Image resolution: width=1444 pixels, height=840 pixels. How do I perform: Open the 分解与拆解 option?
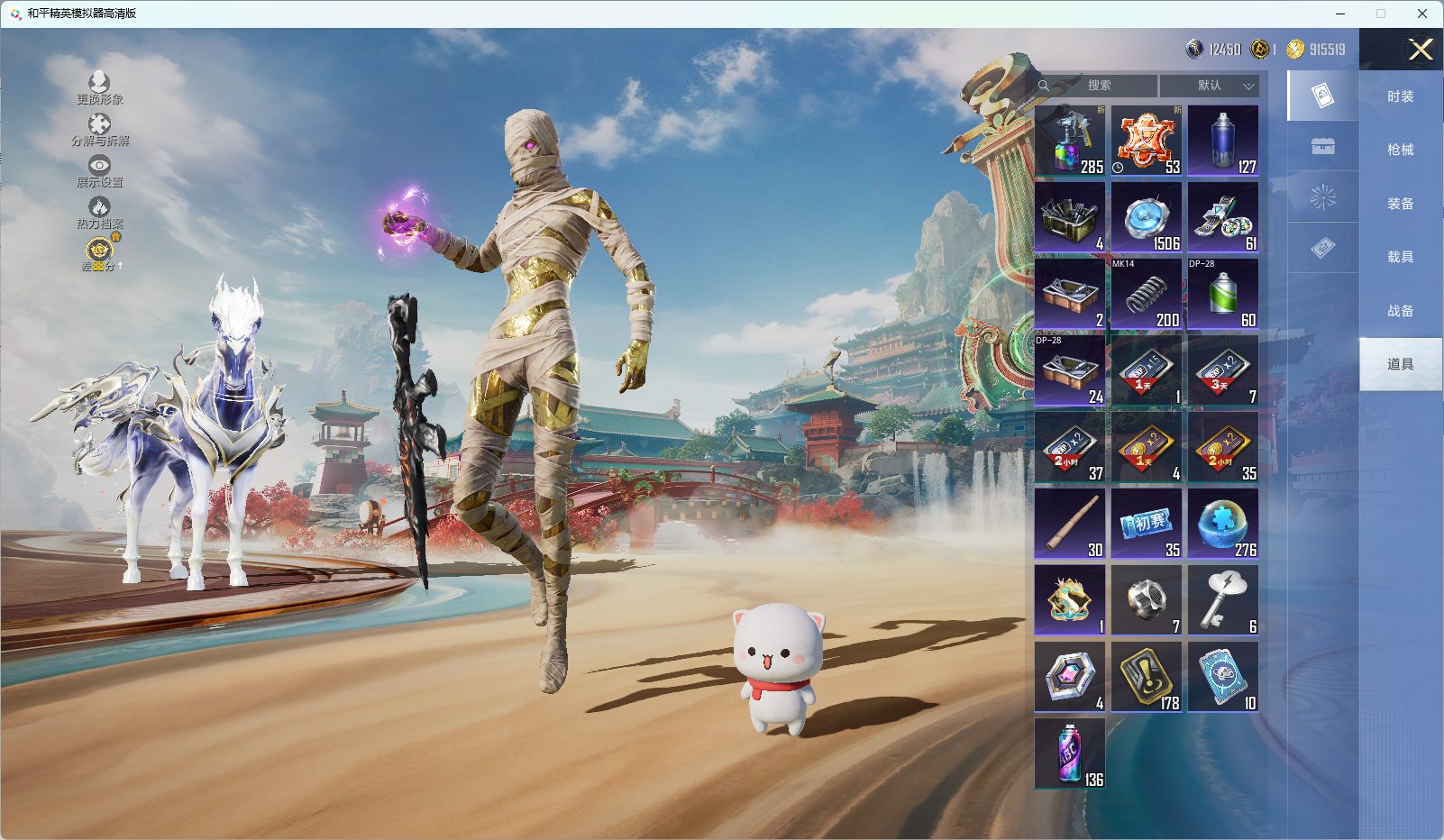(99, 130)
